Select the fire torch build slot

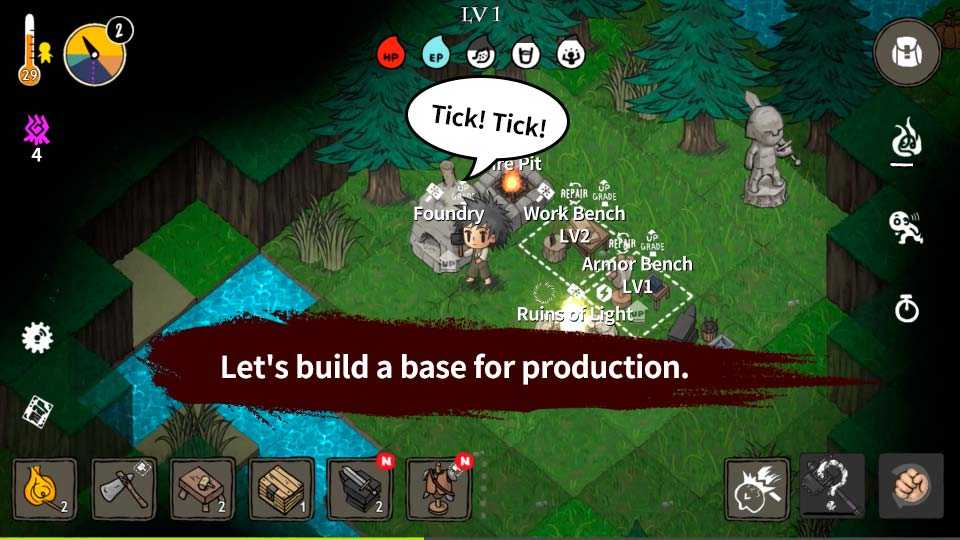(x=44, y=489)
